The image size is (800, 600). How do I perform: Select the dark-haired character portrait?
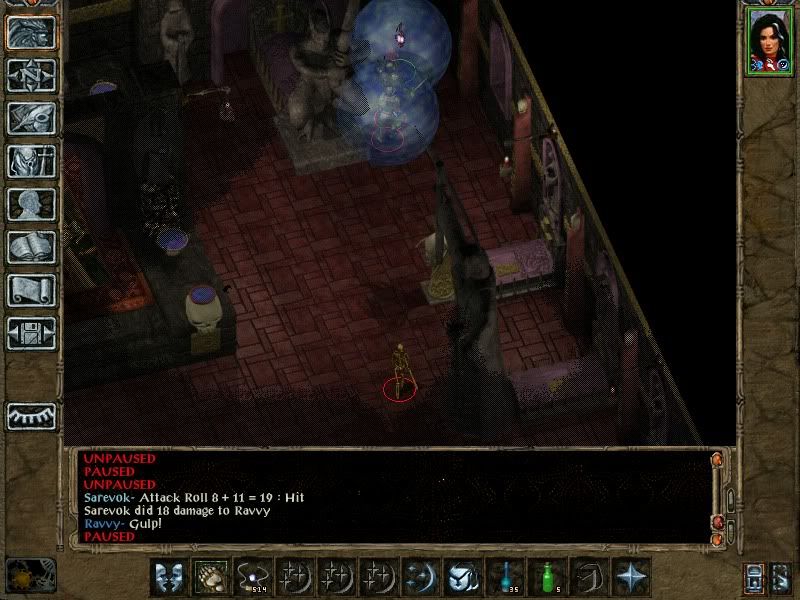766,40
